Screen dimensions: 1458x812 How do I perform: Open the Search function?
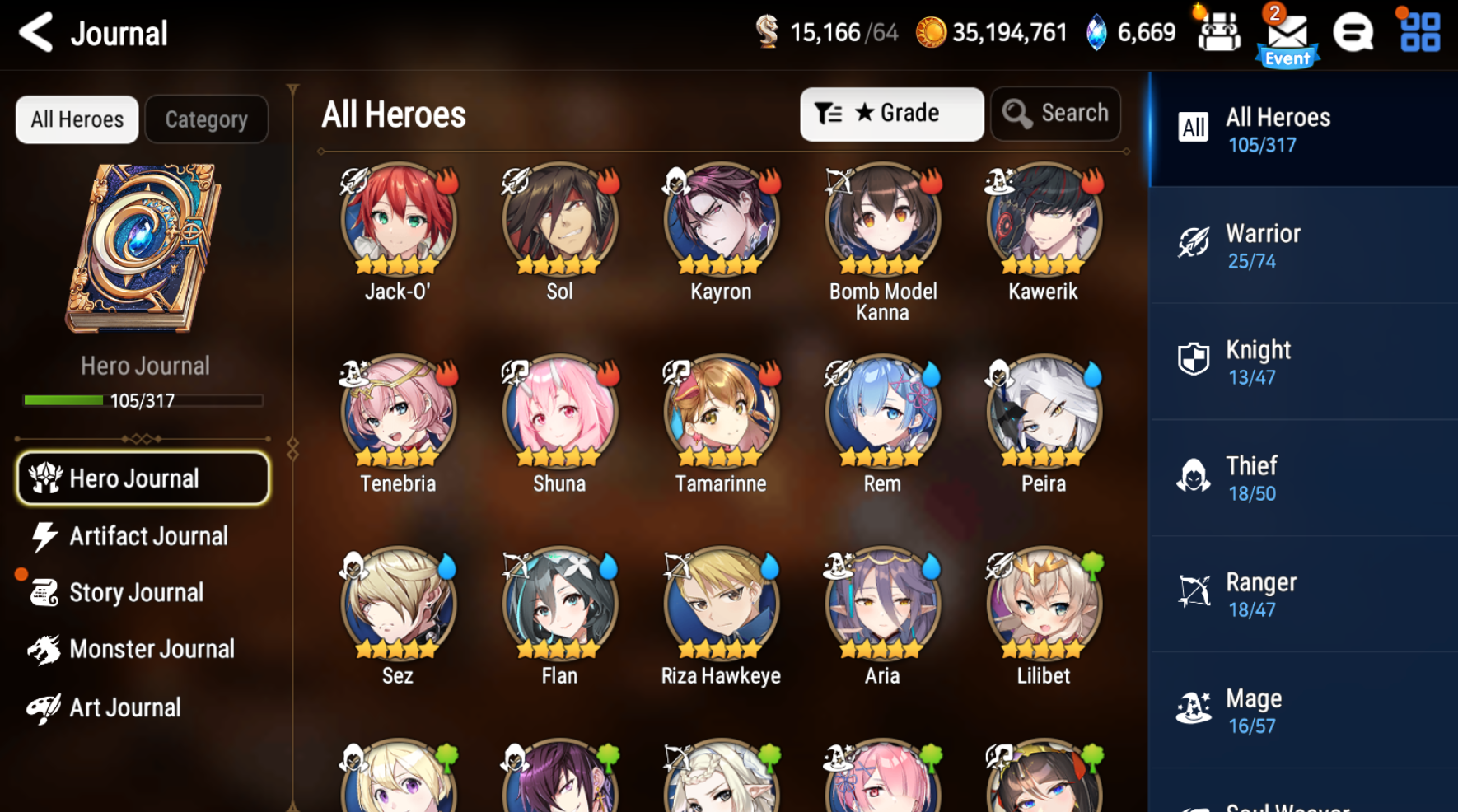tap(1055, 114)
